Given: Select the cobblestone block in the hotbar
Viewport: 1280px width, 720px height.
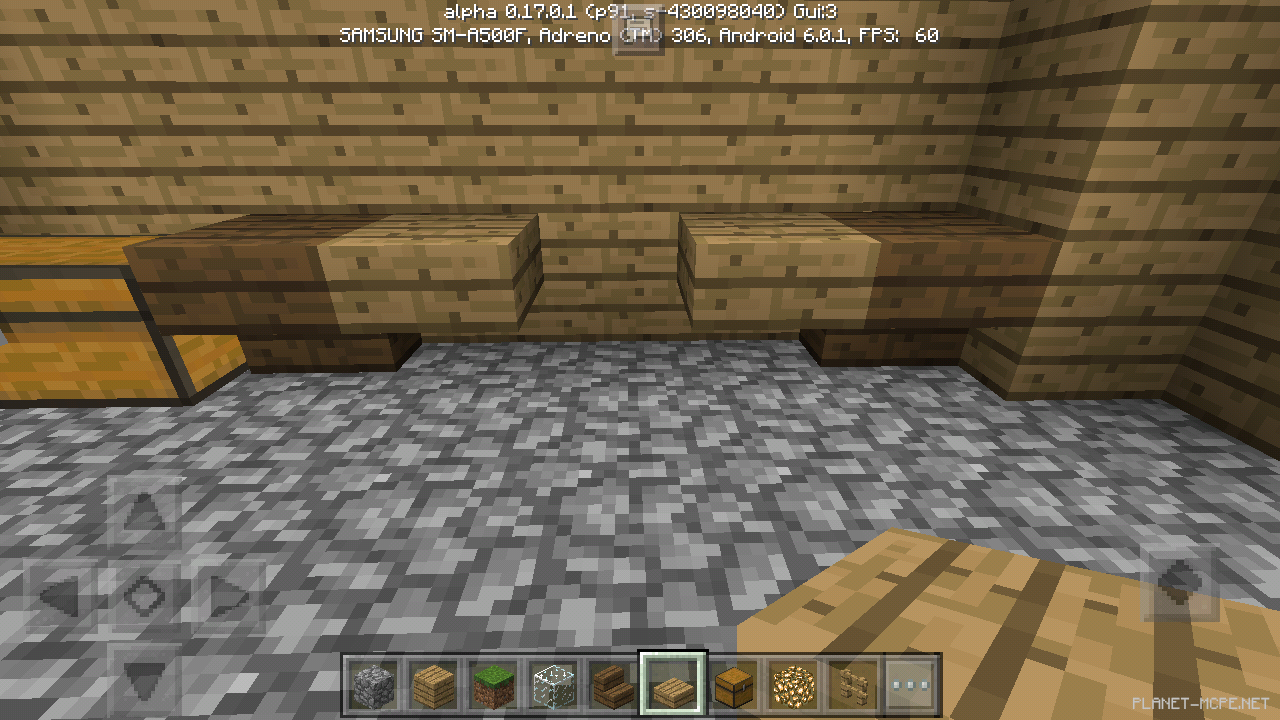Looking at the screenshot, I should pyautogui.click(x=373, y=684).
